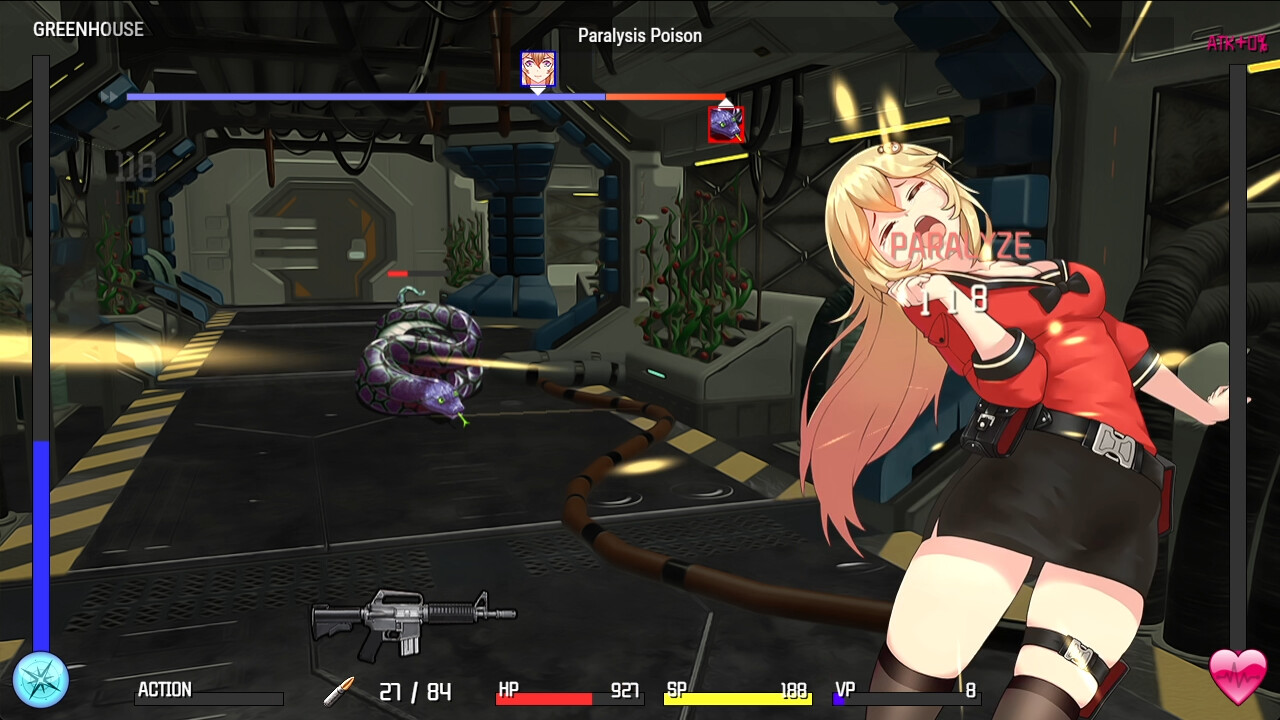Click the blue compass star icon
Viewport: 1280px width, 720px height.
(41, 679)
